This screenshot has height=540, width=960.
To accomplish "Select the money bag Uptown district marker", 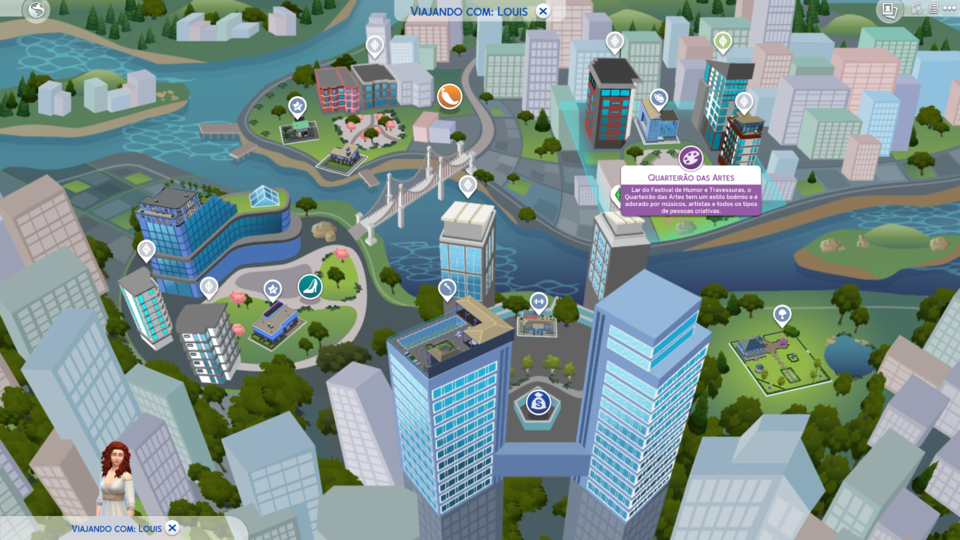I will [x=538, y=403].
